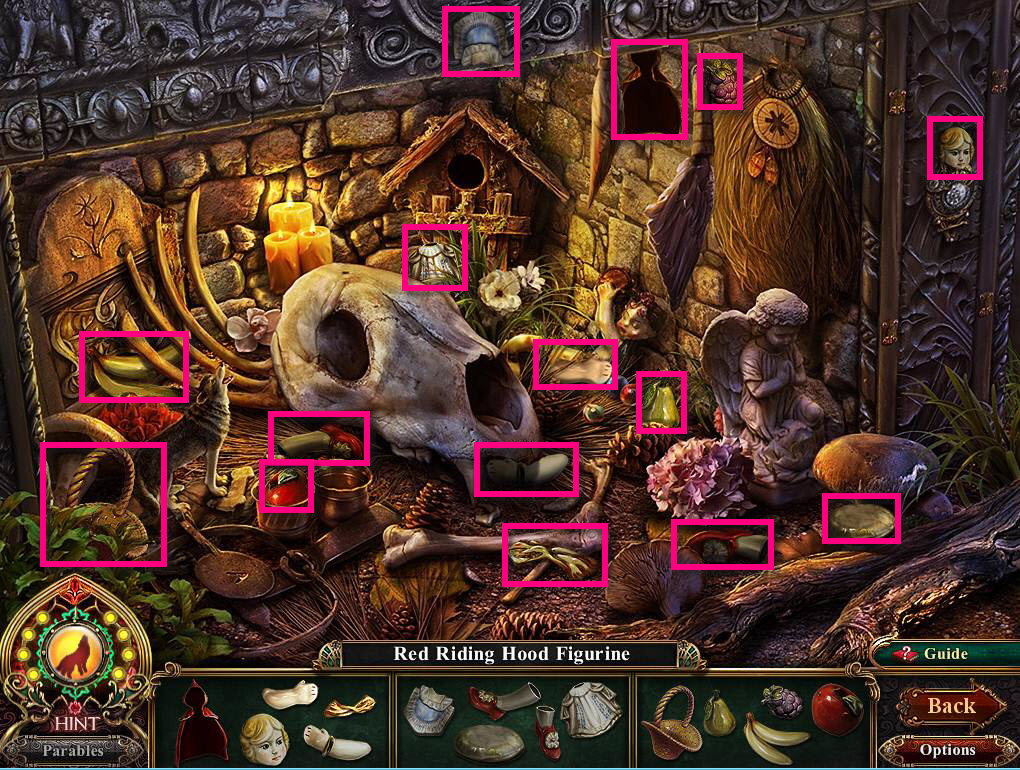Screen dimensions: 1020x770
Task: Go Back from this scene
Action: [x=949, y=706]
